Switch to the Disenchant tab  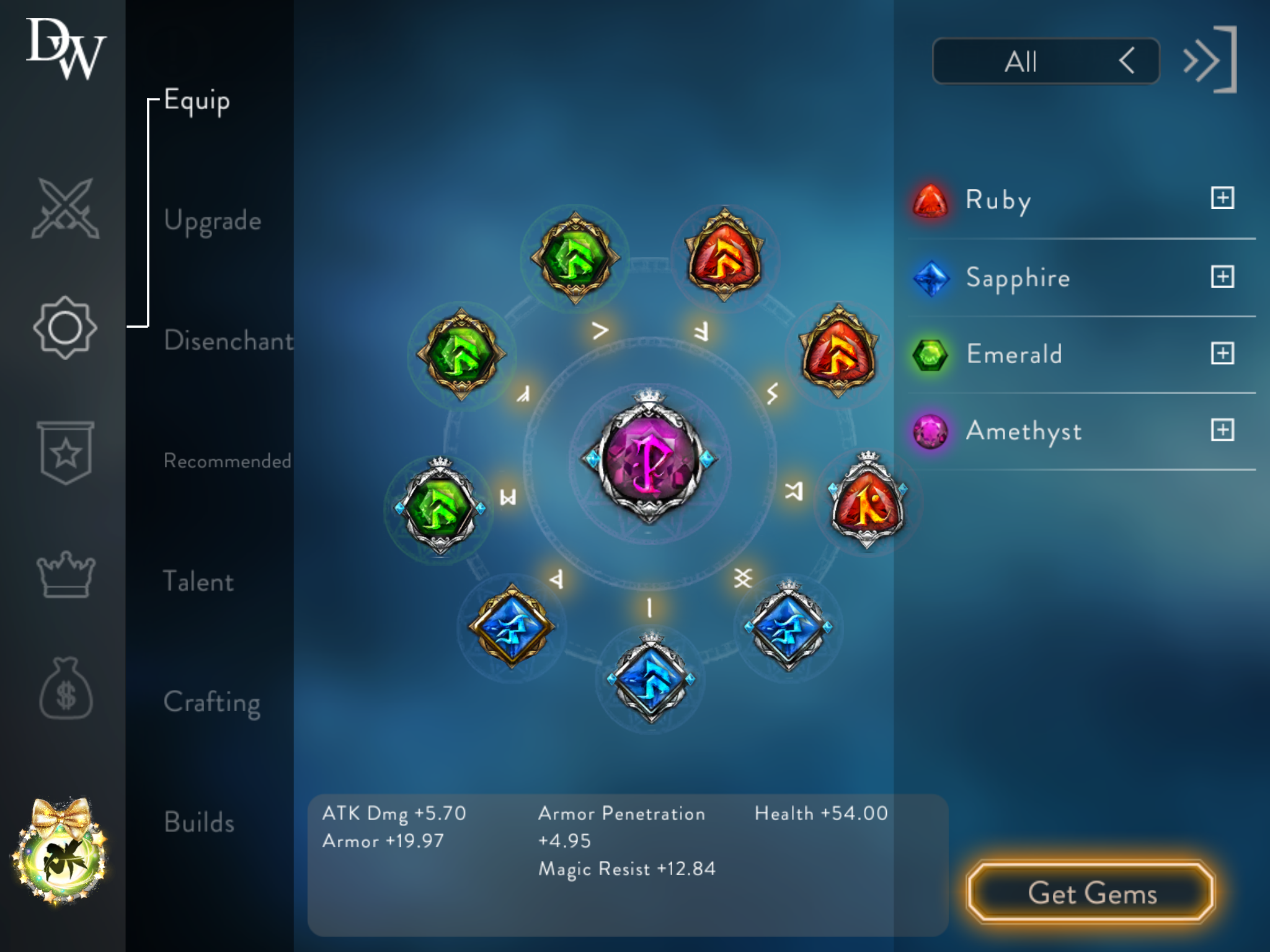click(228, 341)
